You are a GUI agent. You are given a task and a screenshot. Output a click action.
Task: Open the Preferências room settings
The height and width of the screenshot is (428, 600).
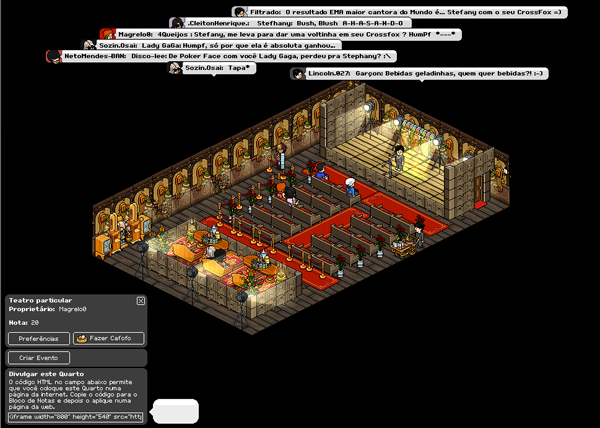39,338
